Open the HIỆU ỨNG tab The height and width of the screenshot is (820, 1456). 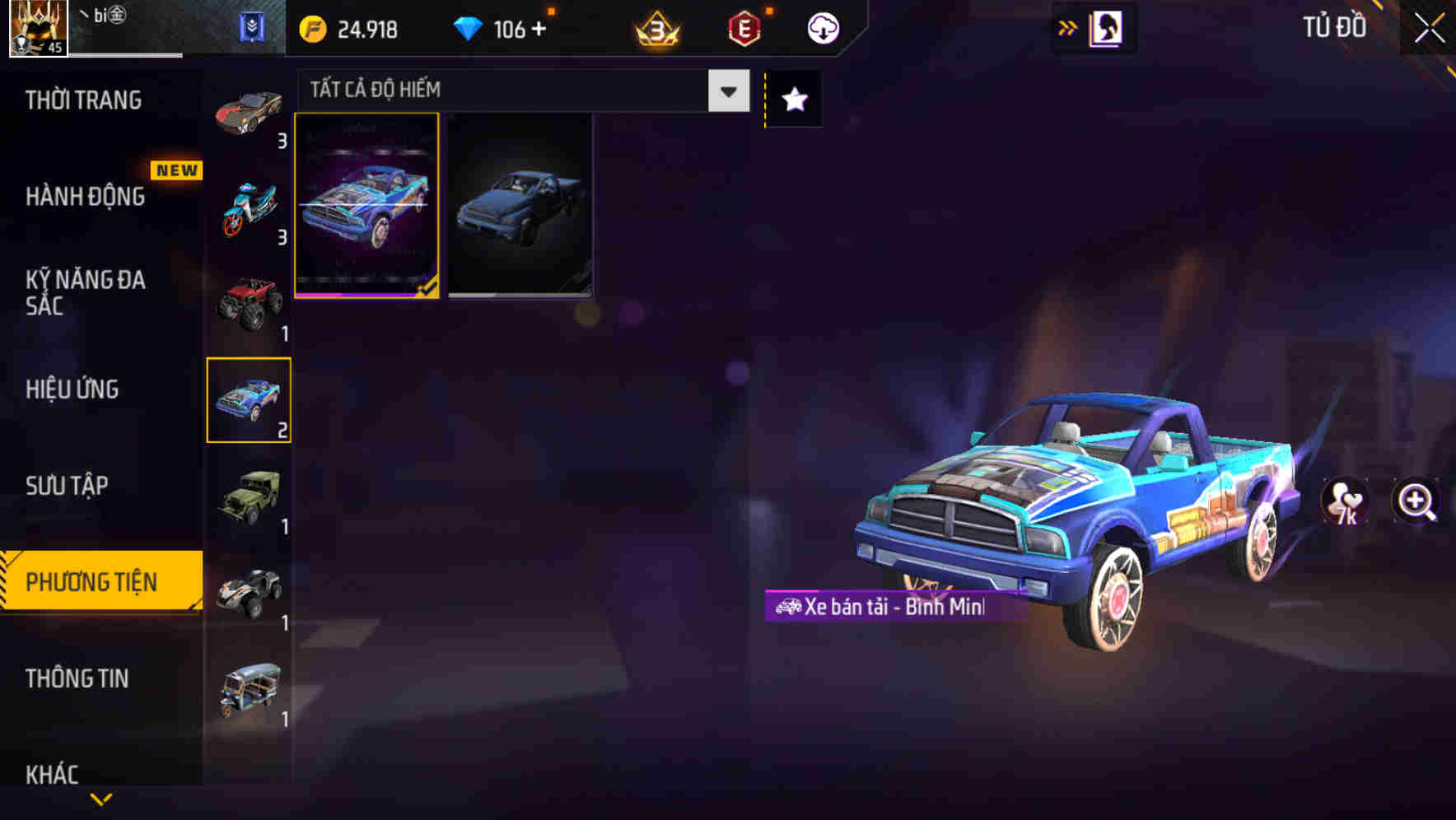72,389
